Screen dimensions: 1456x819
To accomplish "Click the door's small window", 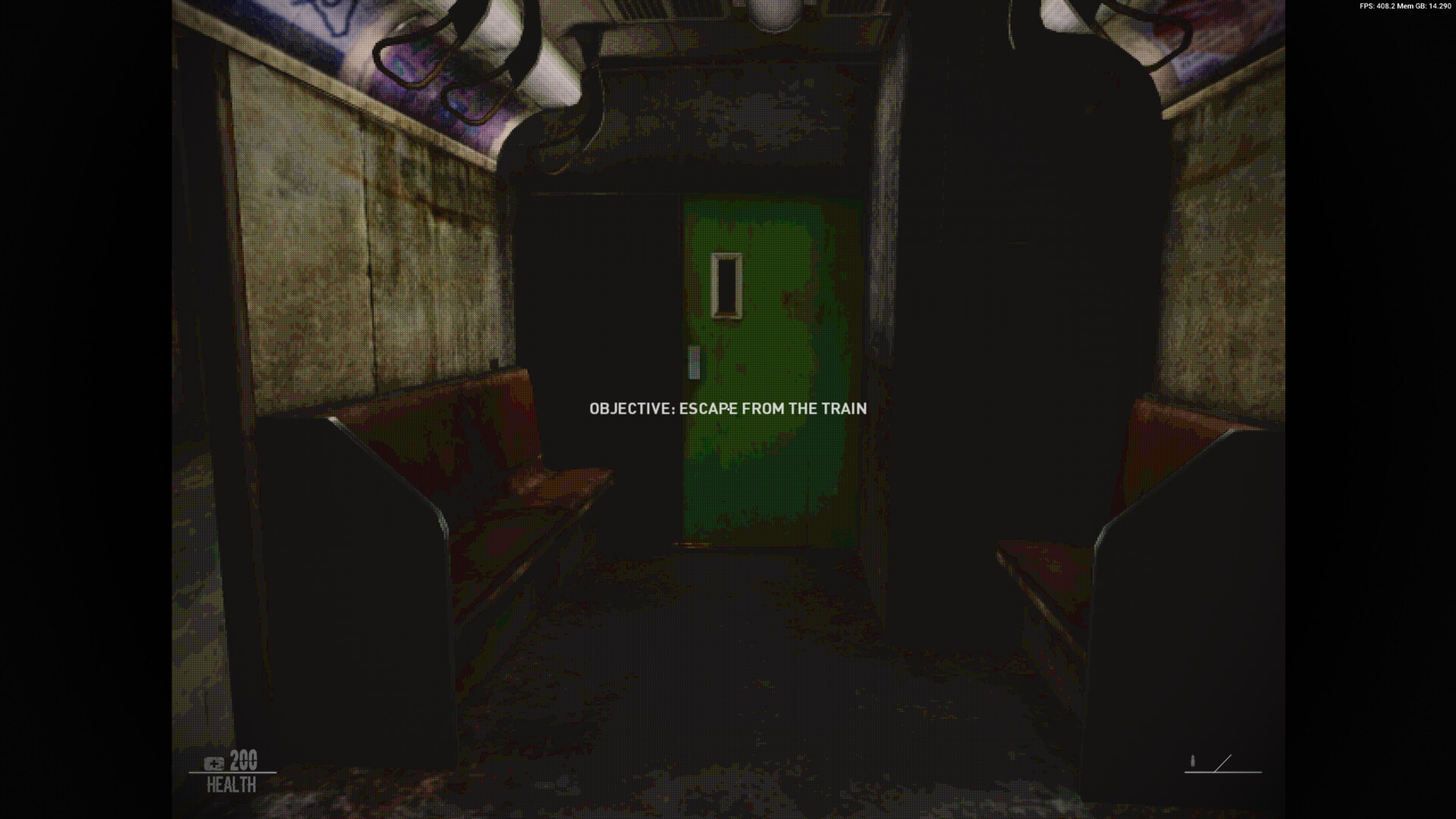I will 726,286.
